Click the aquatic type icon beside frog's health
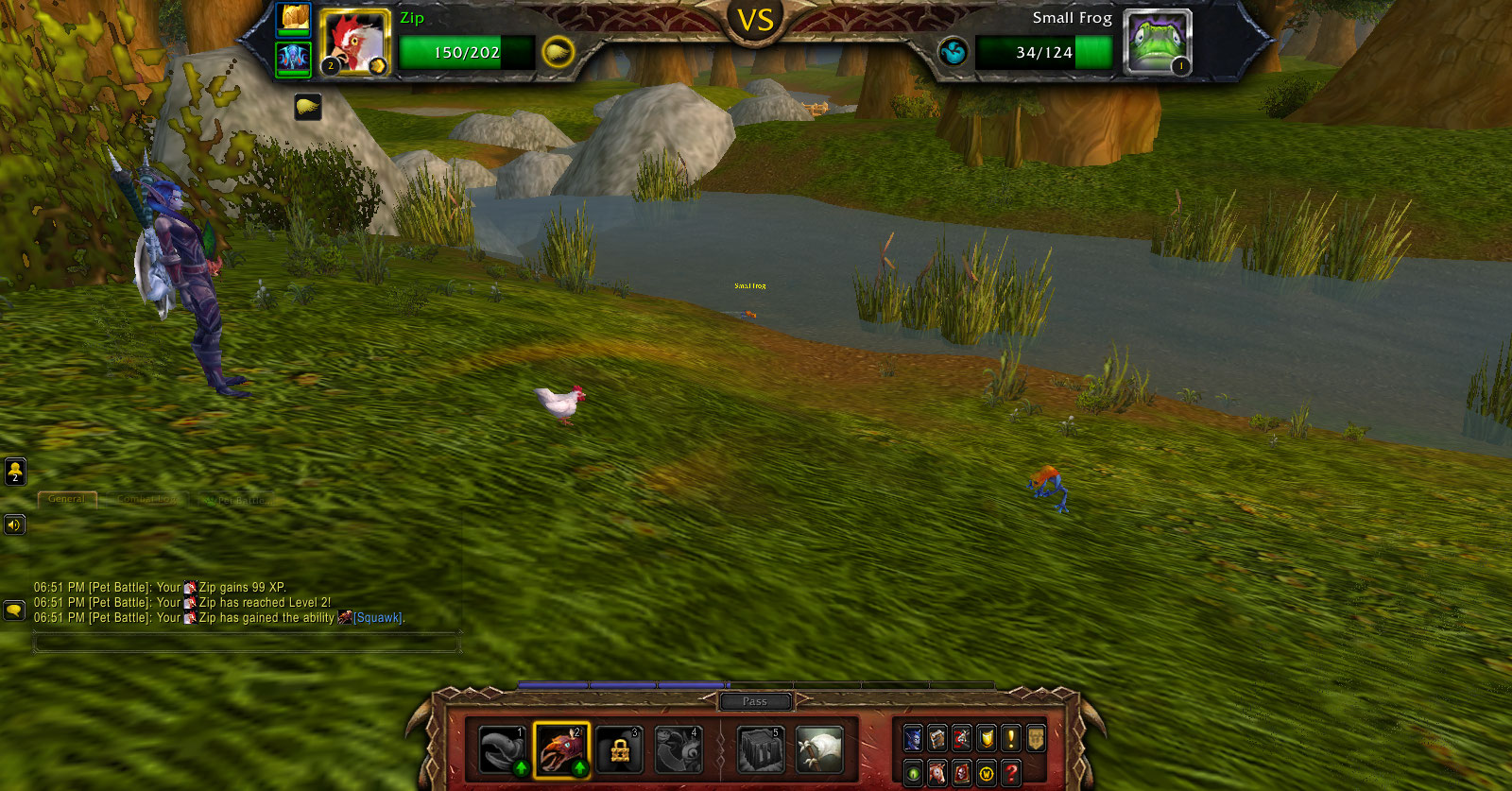1512x791 pixels. [953, 52]
